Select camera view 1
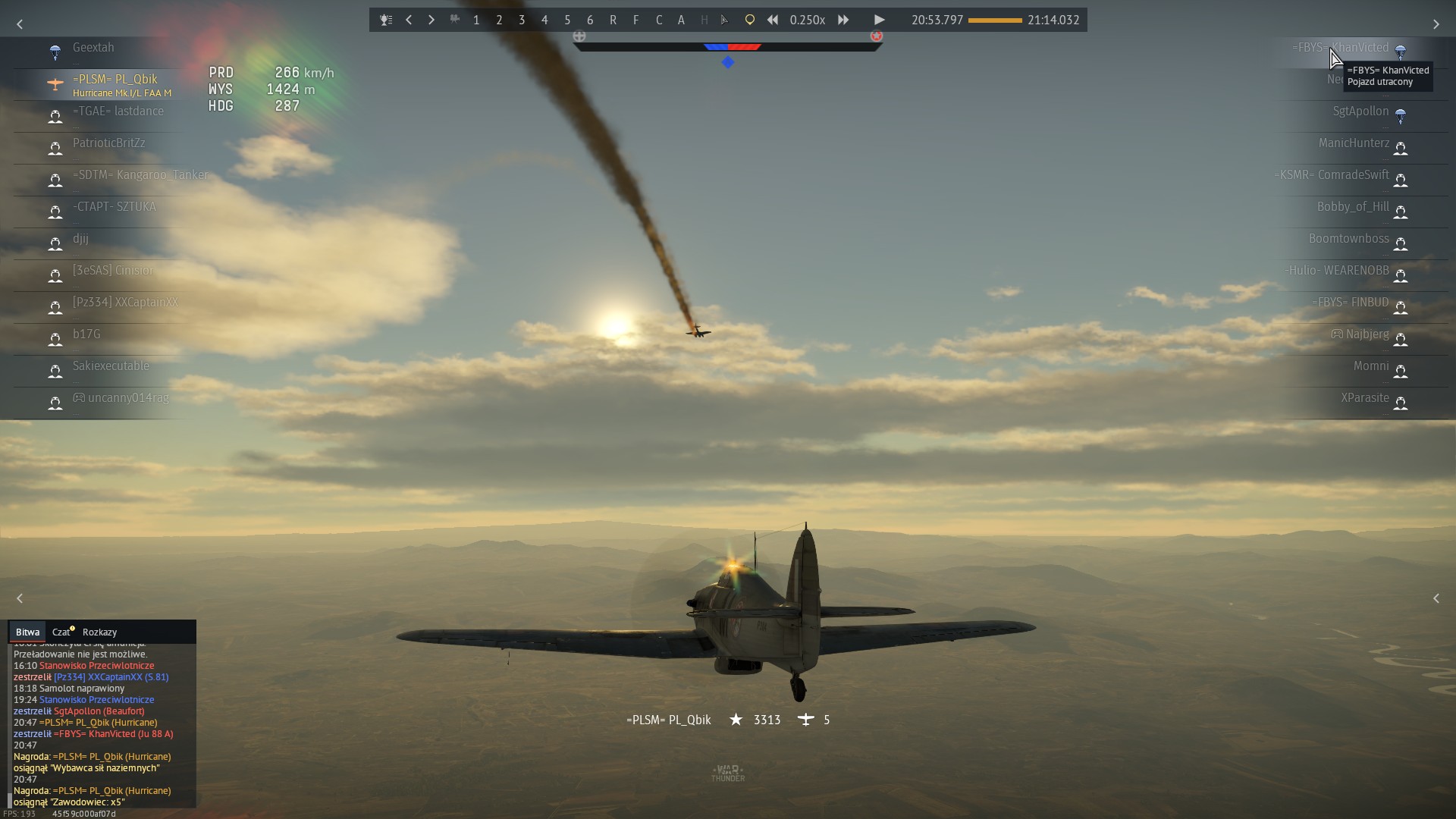This screenshot has width=1456, height=819. (x=476, y=20)
